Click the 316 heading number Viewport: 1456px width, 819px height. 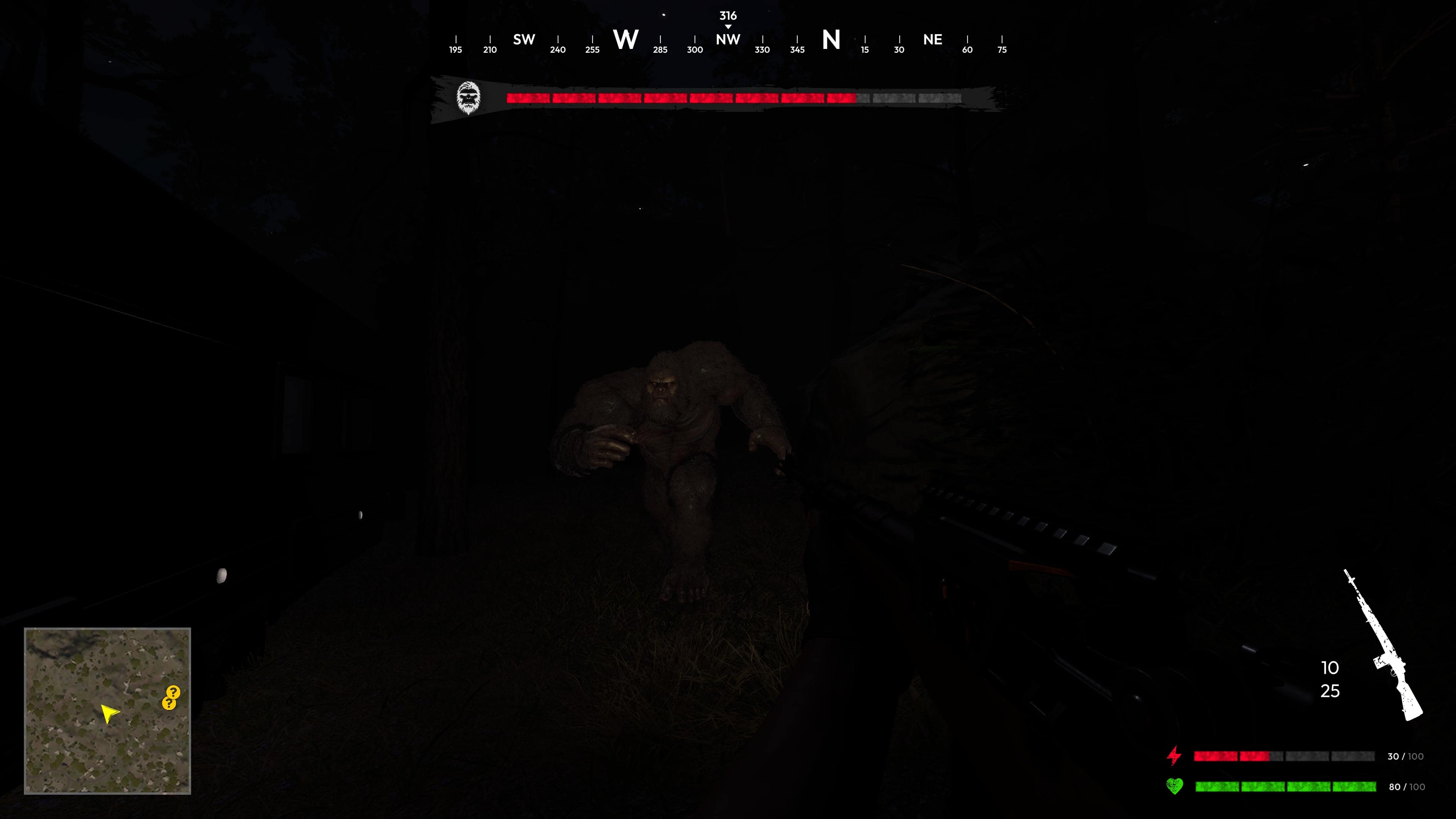[728, 16]
